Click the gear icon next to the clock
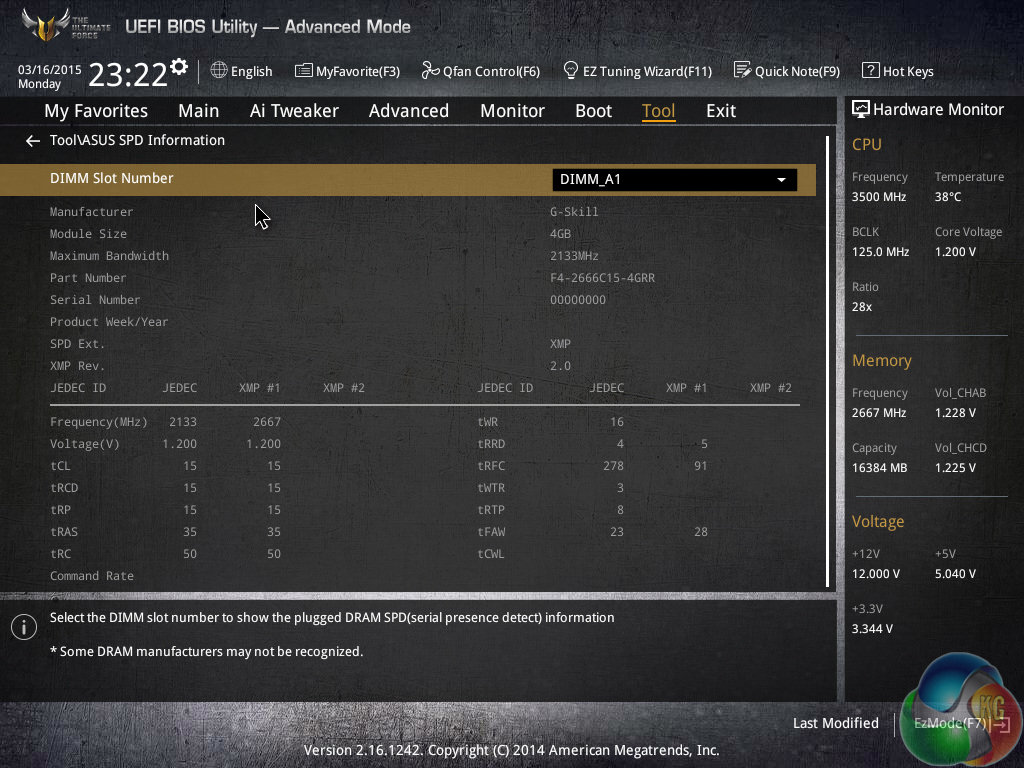 (179, 67)
